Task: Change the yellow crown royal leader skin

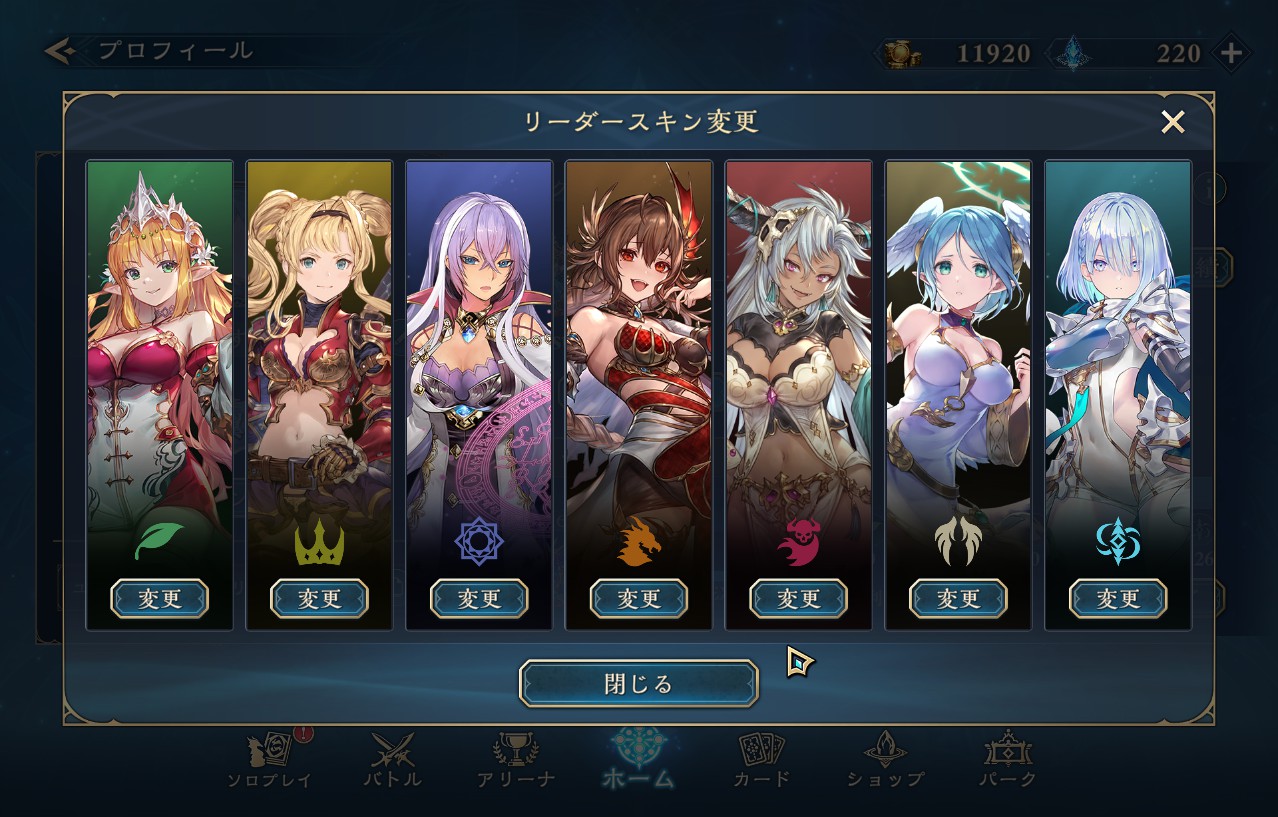Action: [x=319, y=599]
